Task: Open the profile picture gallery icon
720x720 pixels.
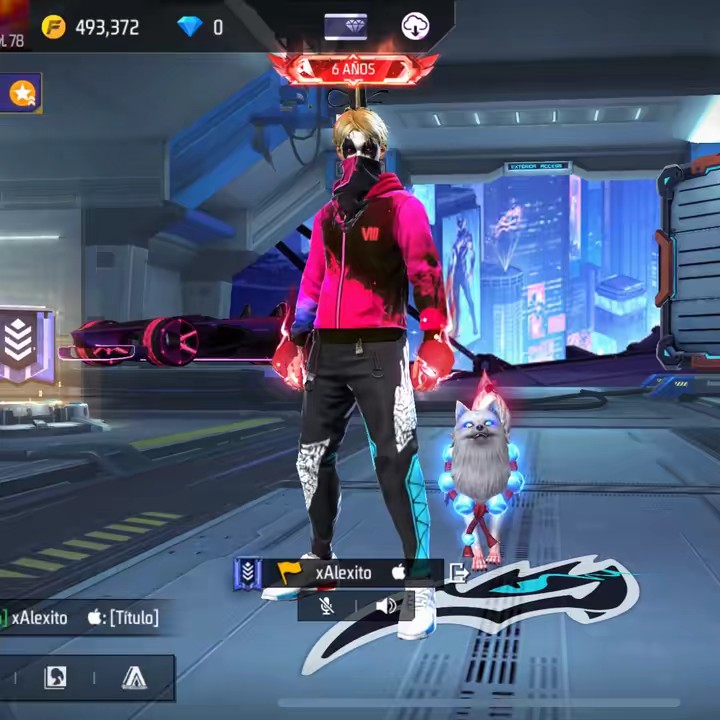Action: point(56,678)
